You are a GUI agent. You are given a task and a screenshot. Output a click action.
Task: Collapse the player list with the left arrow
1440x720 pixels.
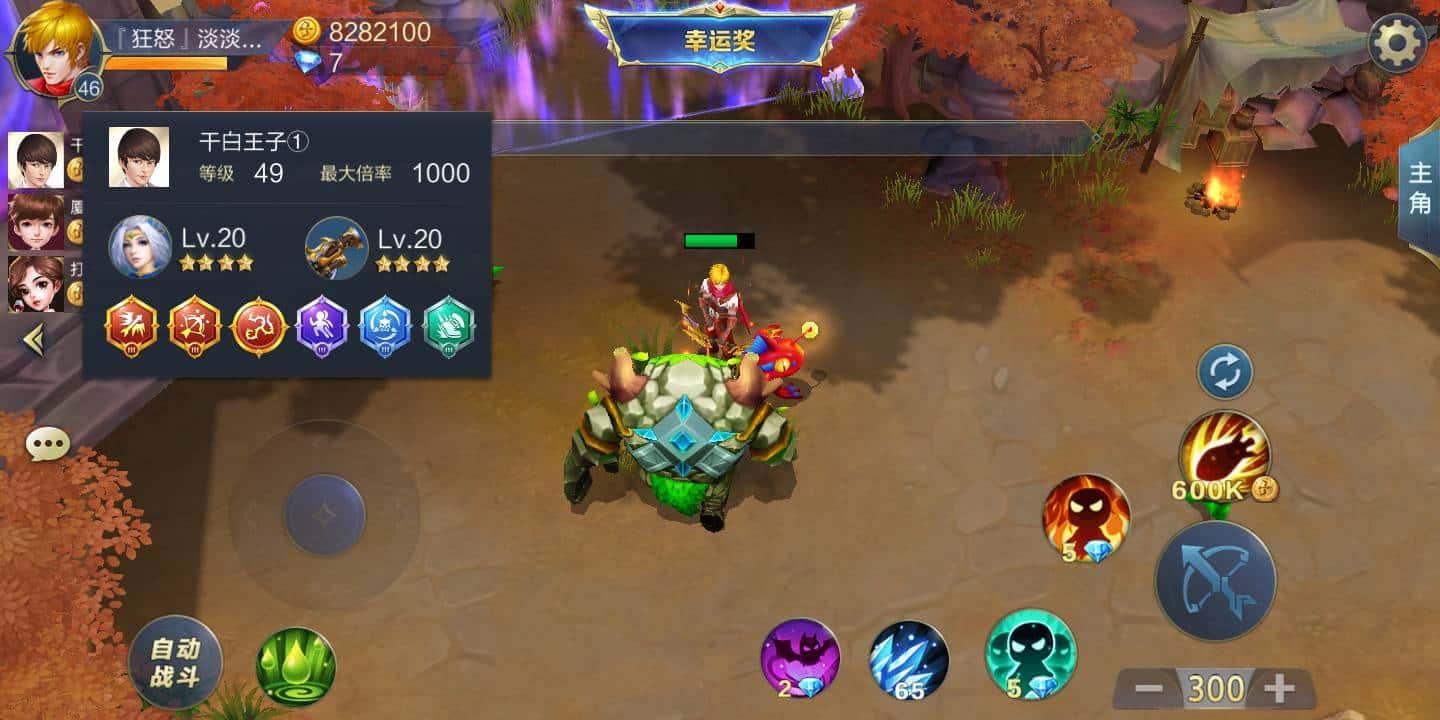35,341
